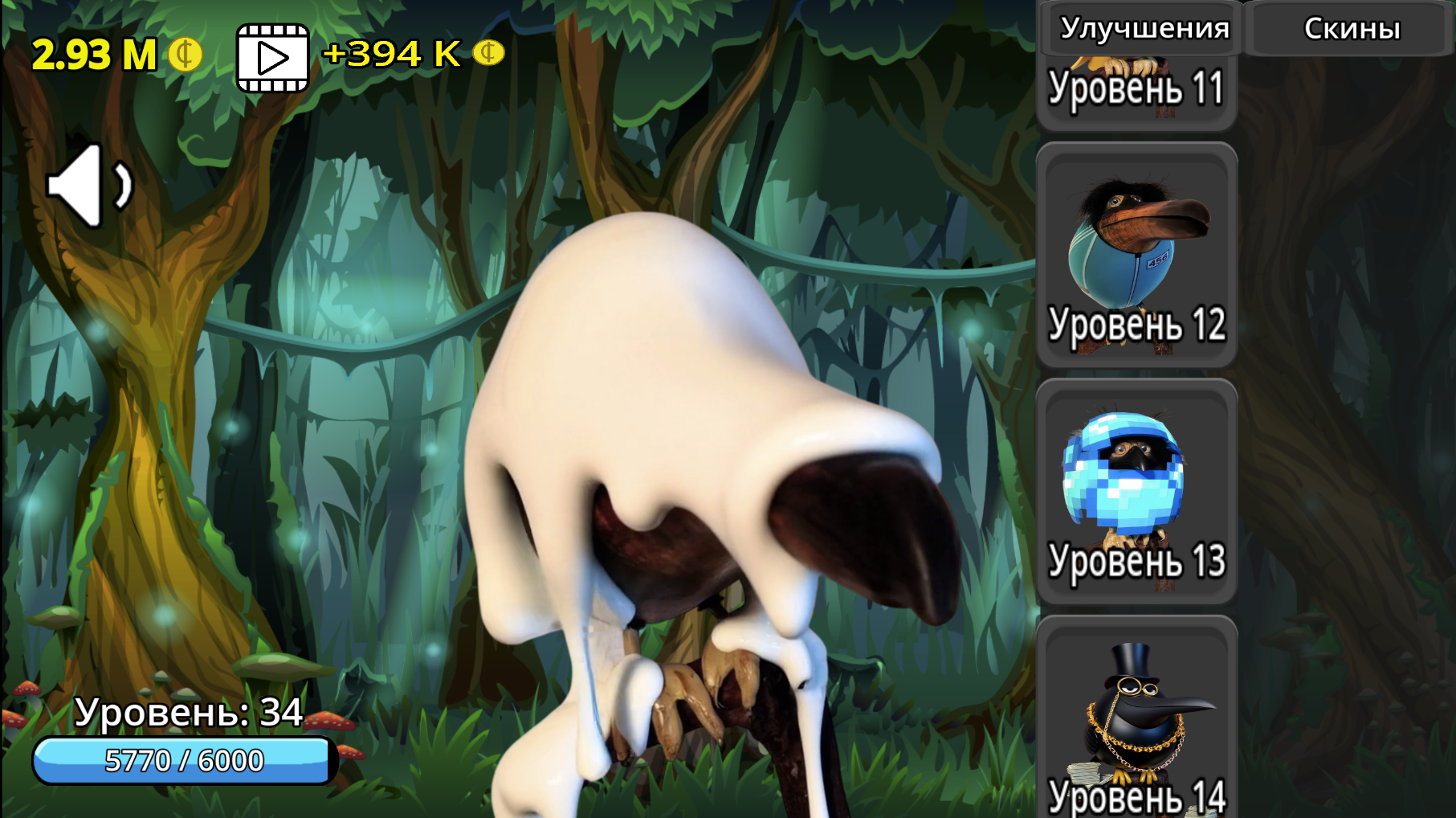Screen dimensions: 1456x818
Task: Click the 2.93 M coin balance display
Action: [x=96, y=56]
